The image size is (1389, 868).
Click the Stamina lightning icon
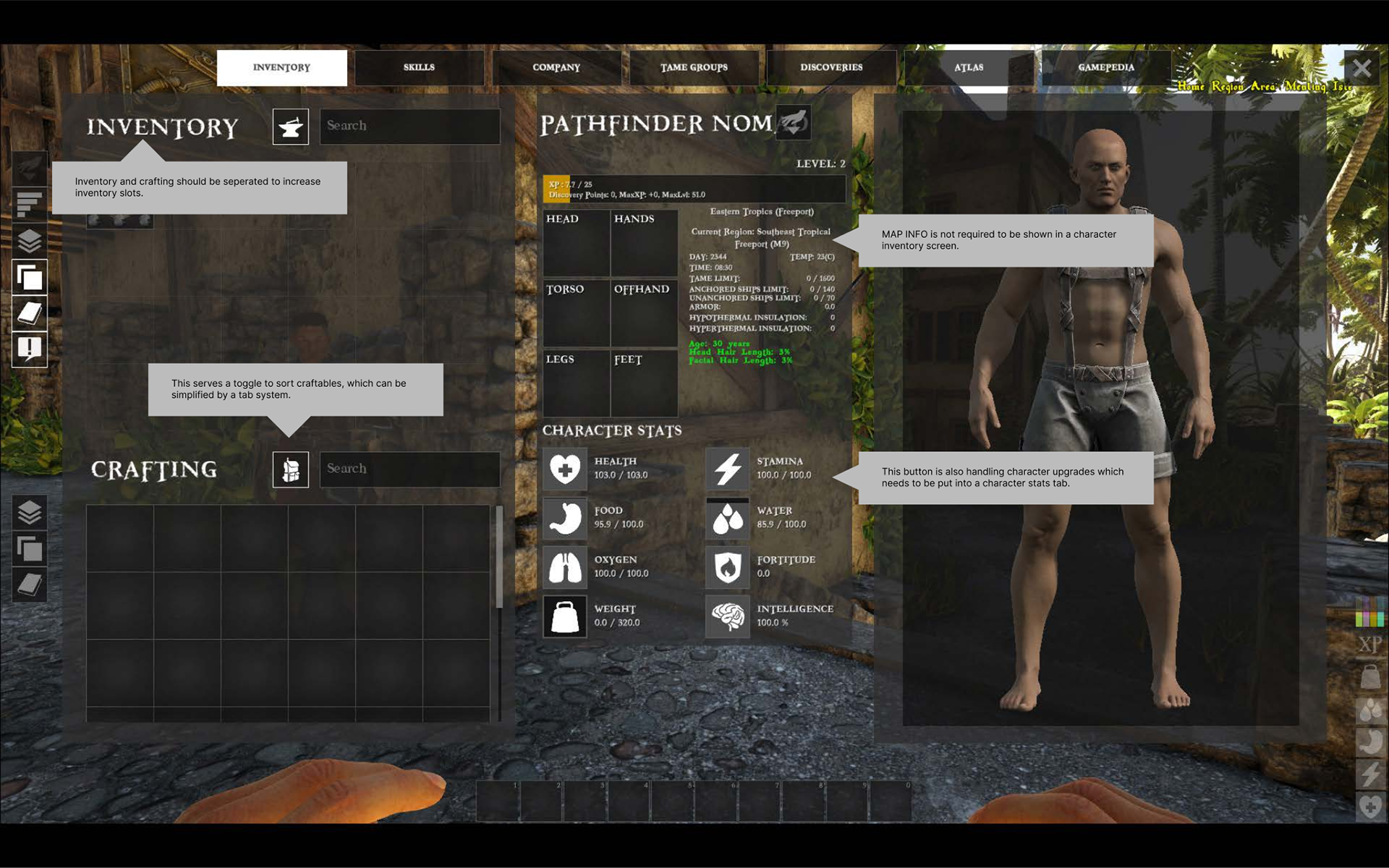(x=728, y=468)
